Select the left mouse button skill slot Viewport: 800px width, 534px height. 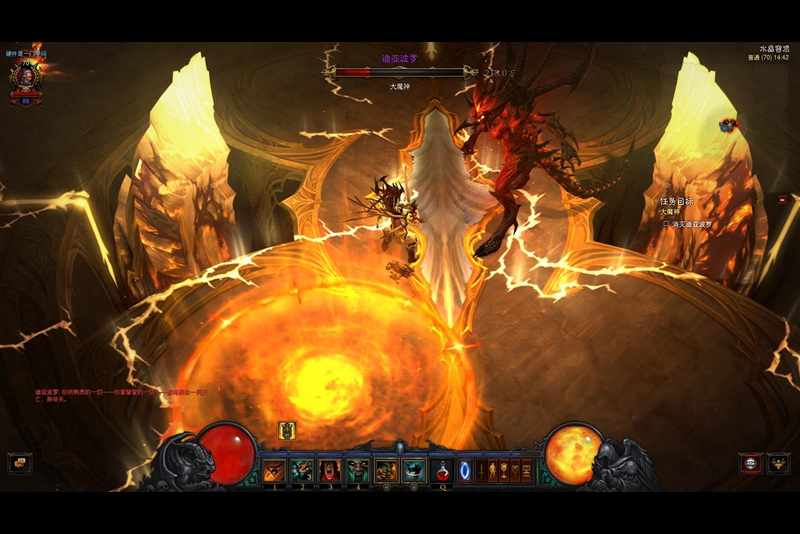(386, 470)
